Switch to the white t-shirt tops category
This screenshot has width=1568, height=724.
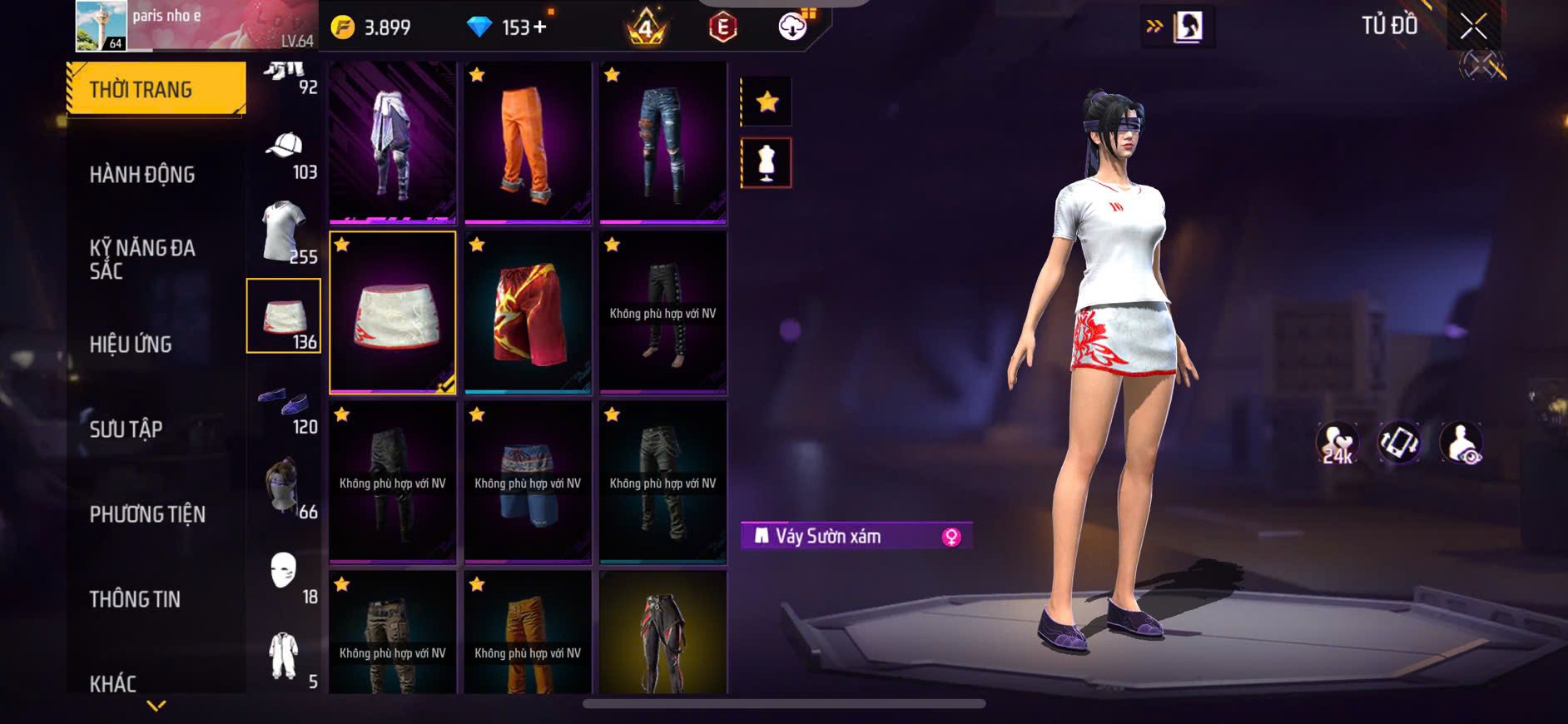(x=285, y=231)
